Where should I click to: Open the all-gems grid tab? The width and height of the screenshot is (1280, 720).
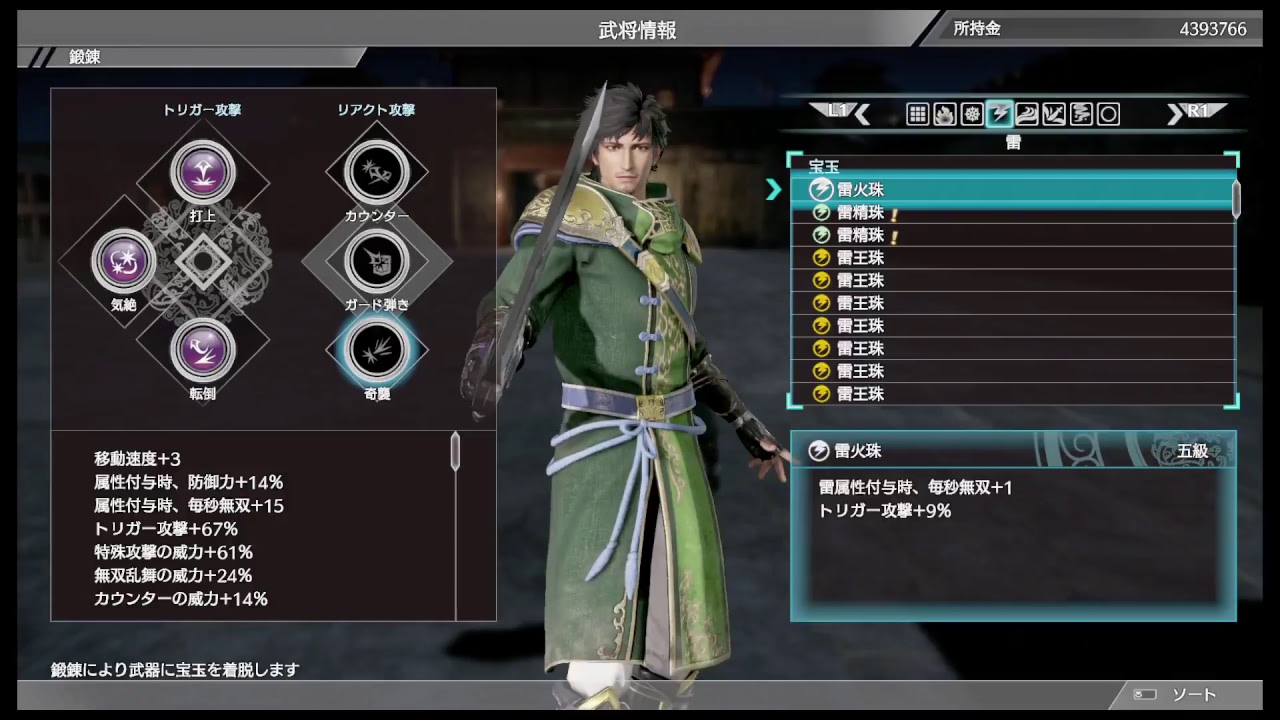917,114
